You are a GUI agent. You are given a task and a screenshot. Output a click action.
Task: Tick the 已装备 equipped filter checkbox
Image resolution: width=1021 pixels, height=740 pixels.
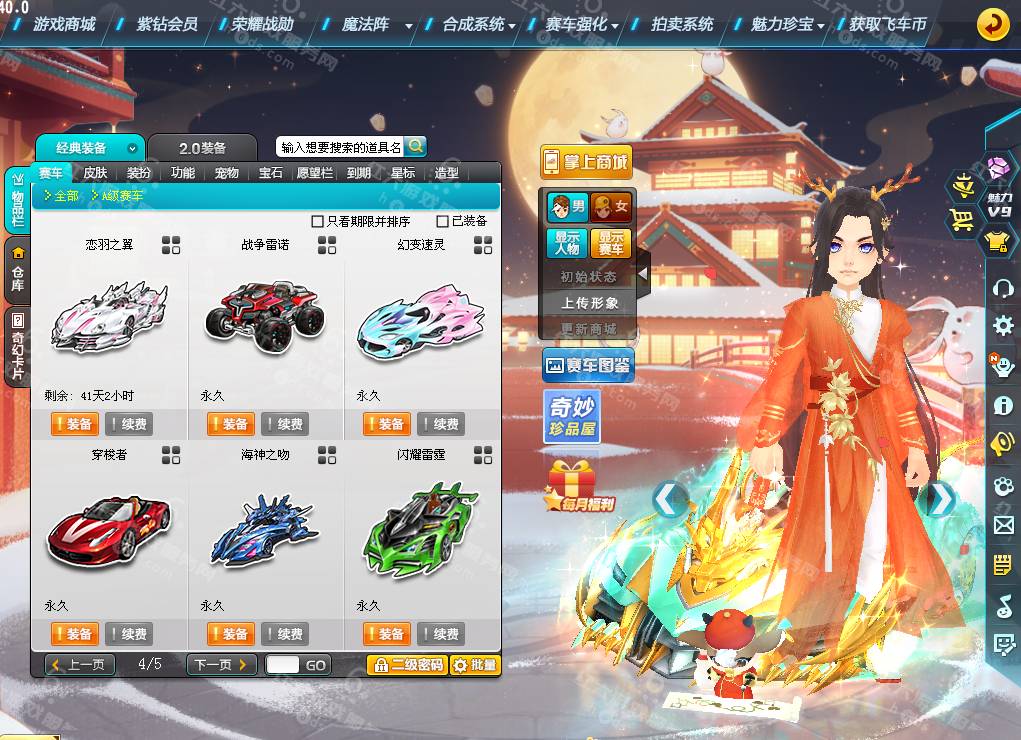point(443,221)
